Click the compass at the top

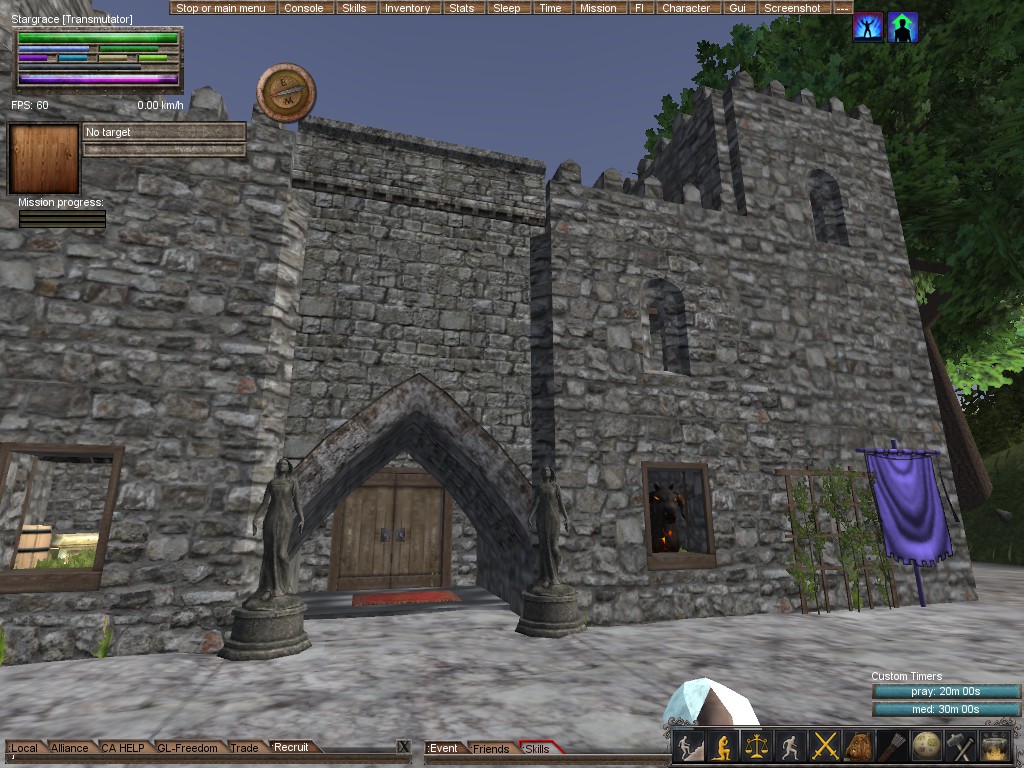click(x=286, y=92)
